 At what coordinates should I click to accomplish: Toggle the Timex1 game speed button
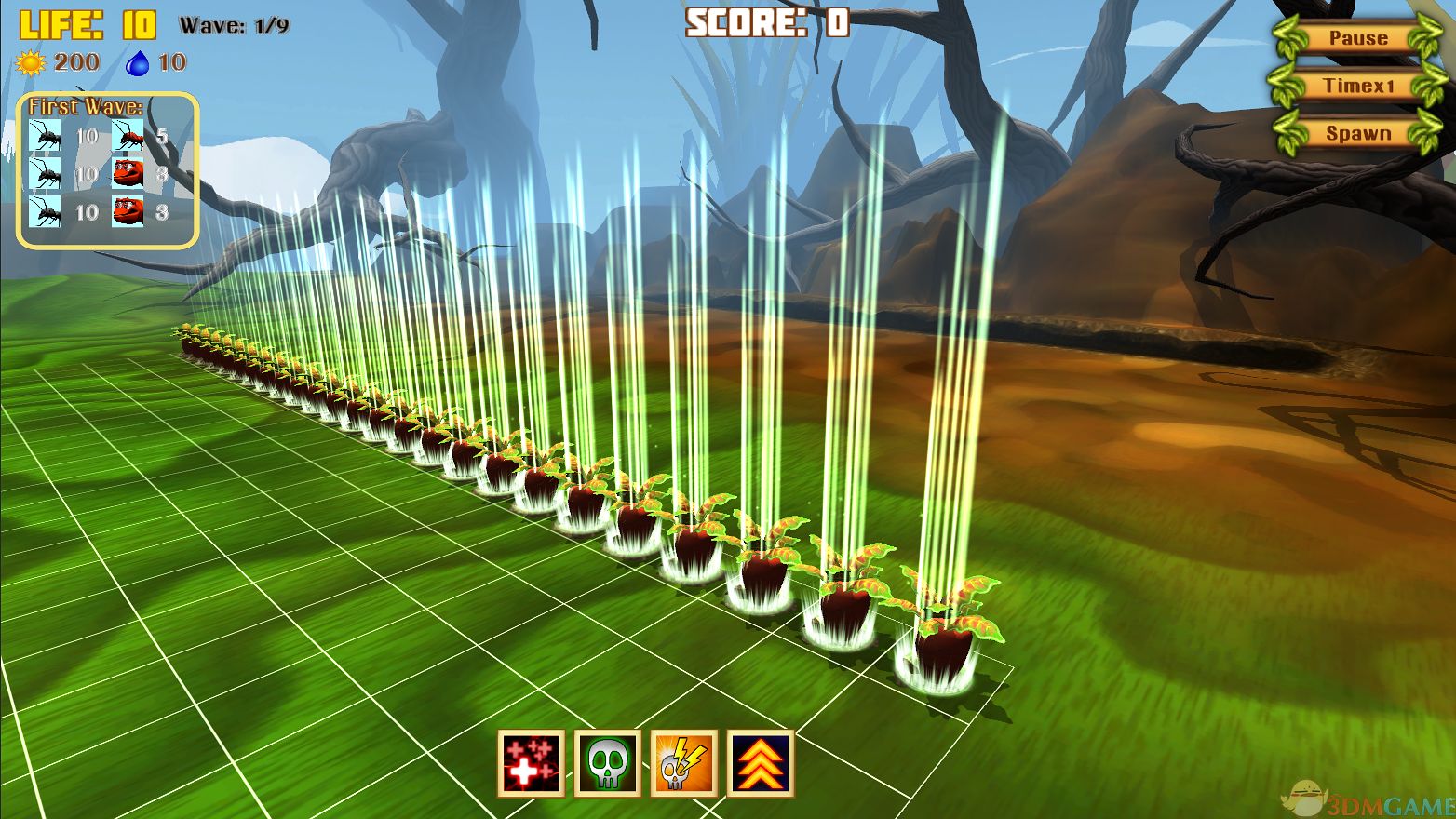(1357, 86)
